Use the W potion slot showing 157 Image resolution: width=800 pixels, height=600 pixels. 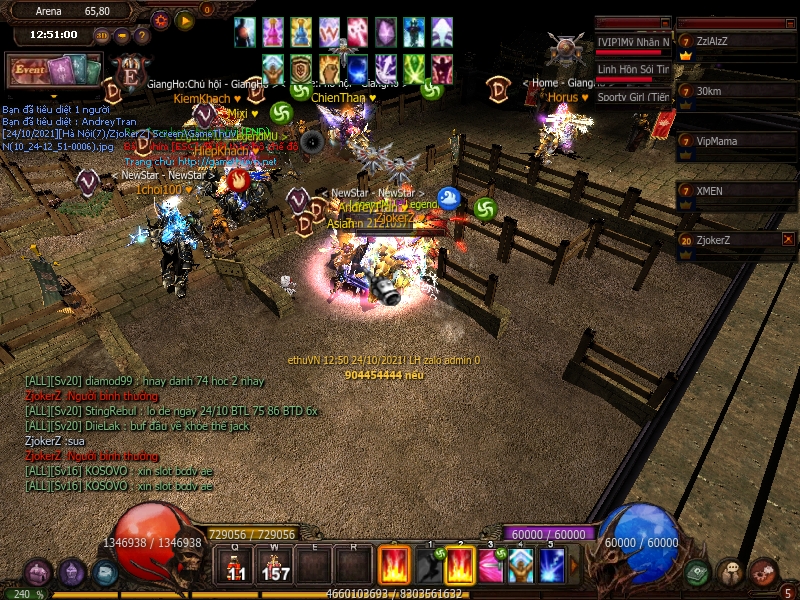tap(274, 566)
